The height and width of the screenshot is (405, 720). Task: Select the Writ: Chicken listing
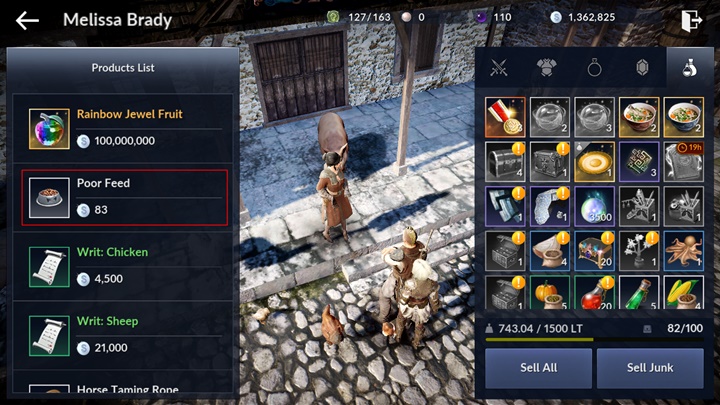[125, 266]
